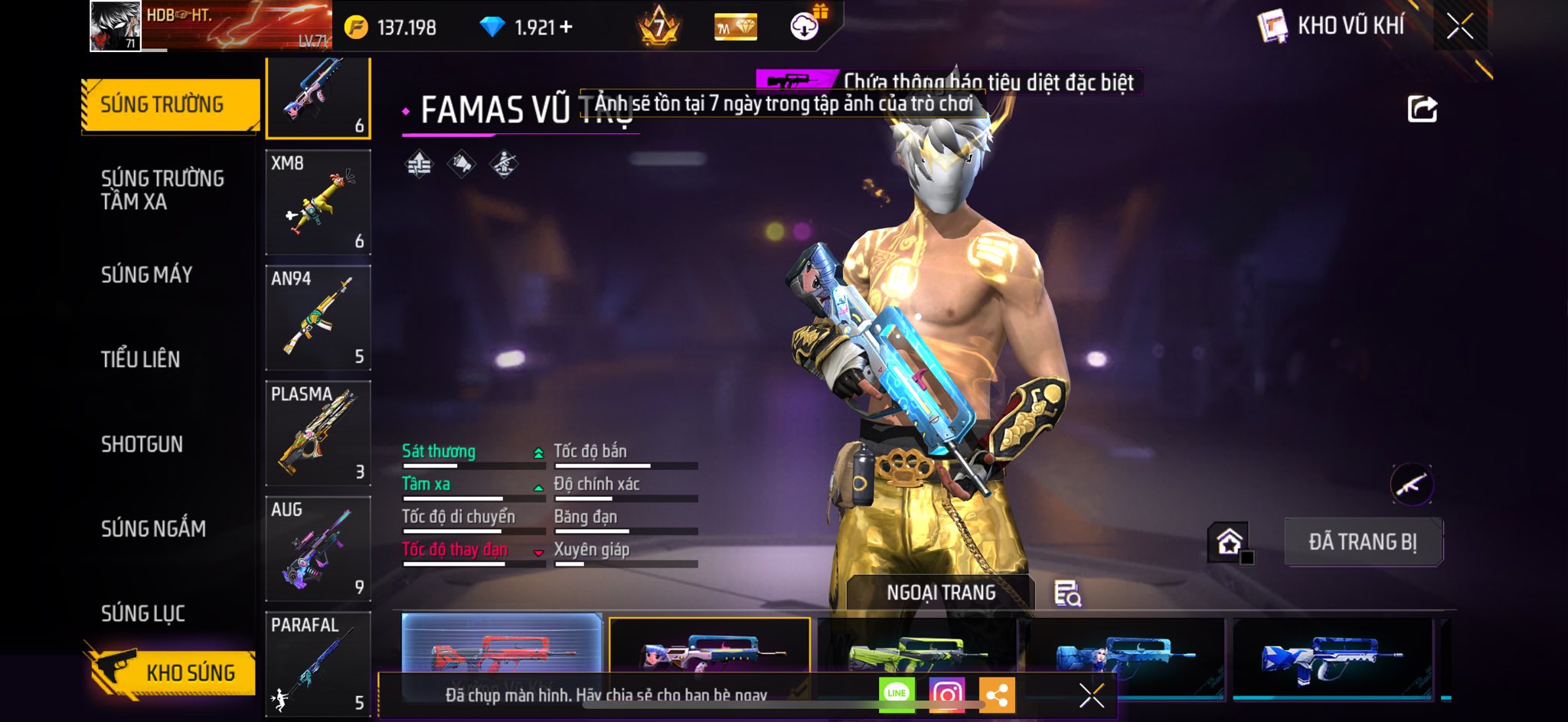Share screenshot via LINE
The image size is (1568, 722).
pyautogui.click(x=897, y=694)
